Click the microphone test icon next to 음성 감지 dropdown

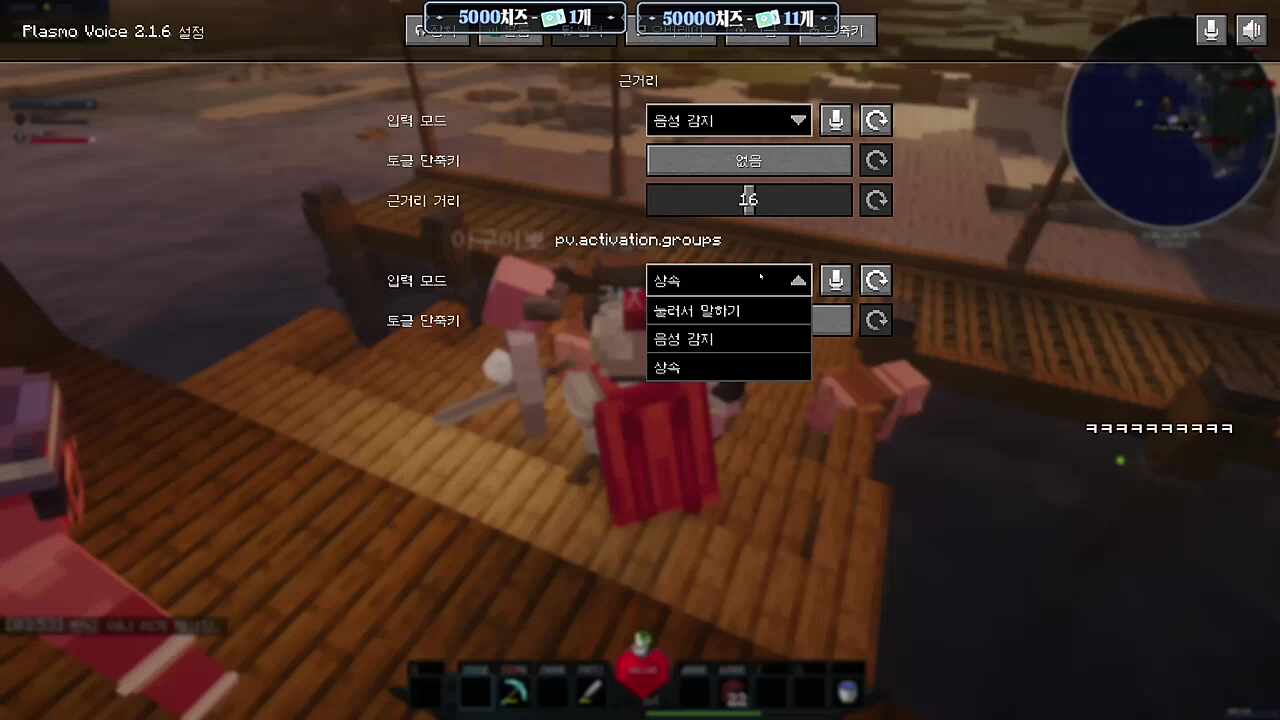click(x=835, y=120)
